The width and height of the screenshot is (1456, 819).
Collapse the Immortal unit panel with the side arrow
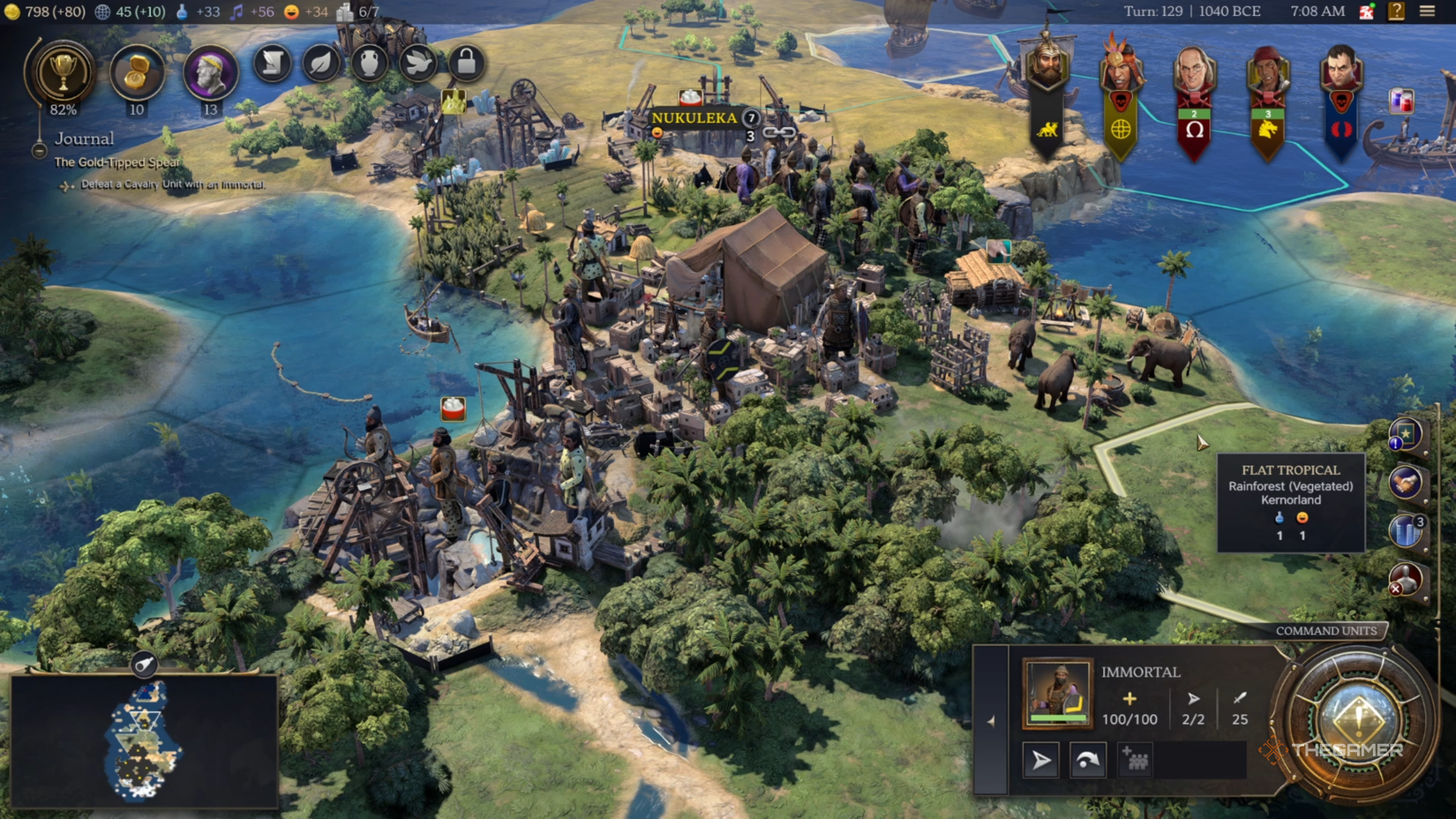coord(991,722)
